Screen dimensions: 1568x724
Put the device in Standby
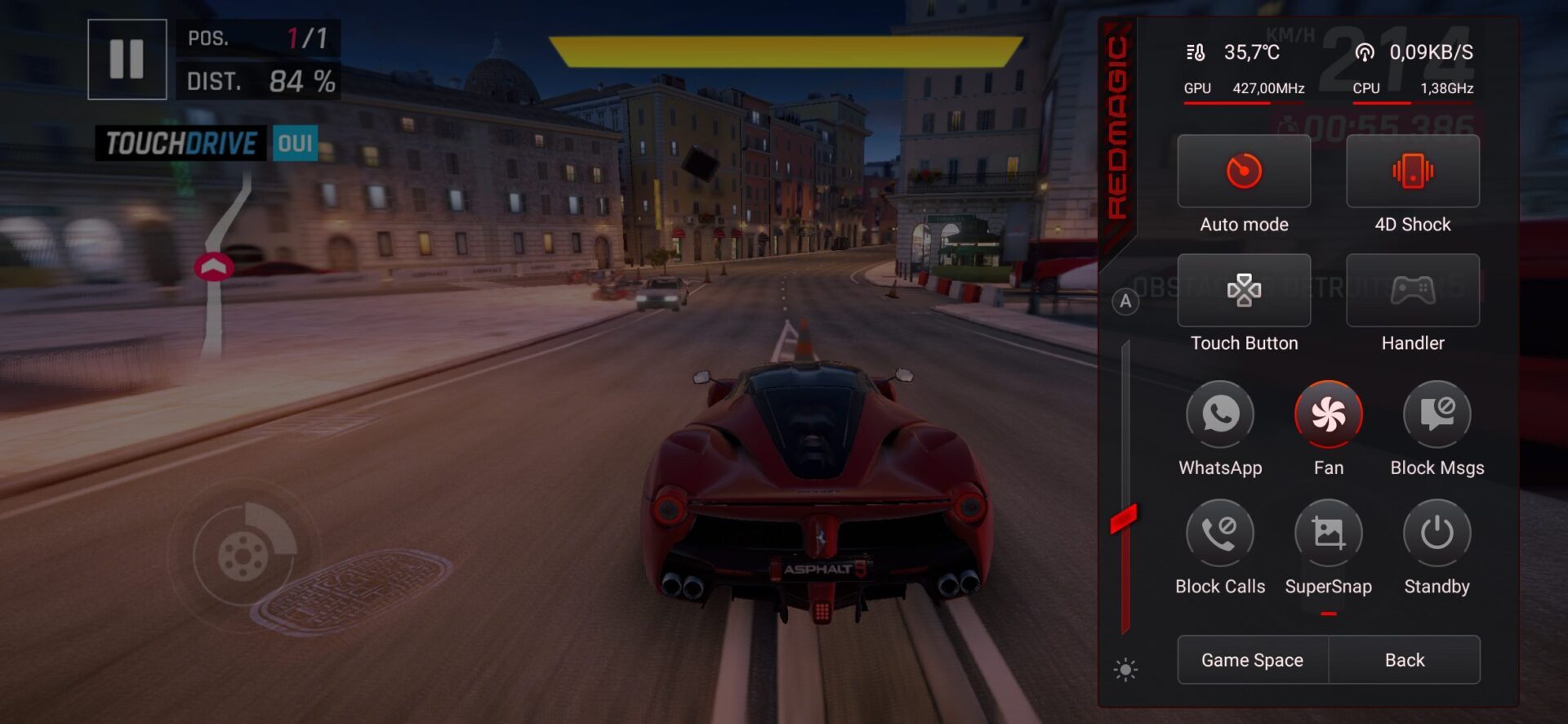coord(1437,533)
